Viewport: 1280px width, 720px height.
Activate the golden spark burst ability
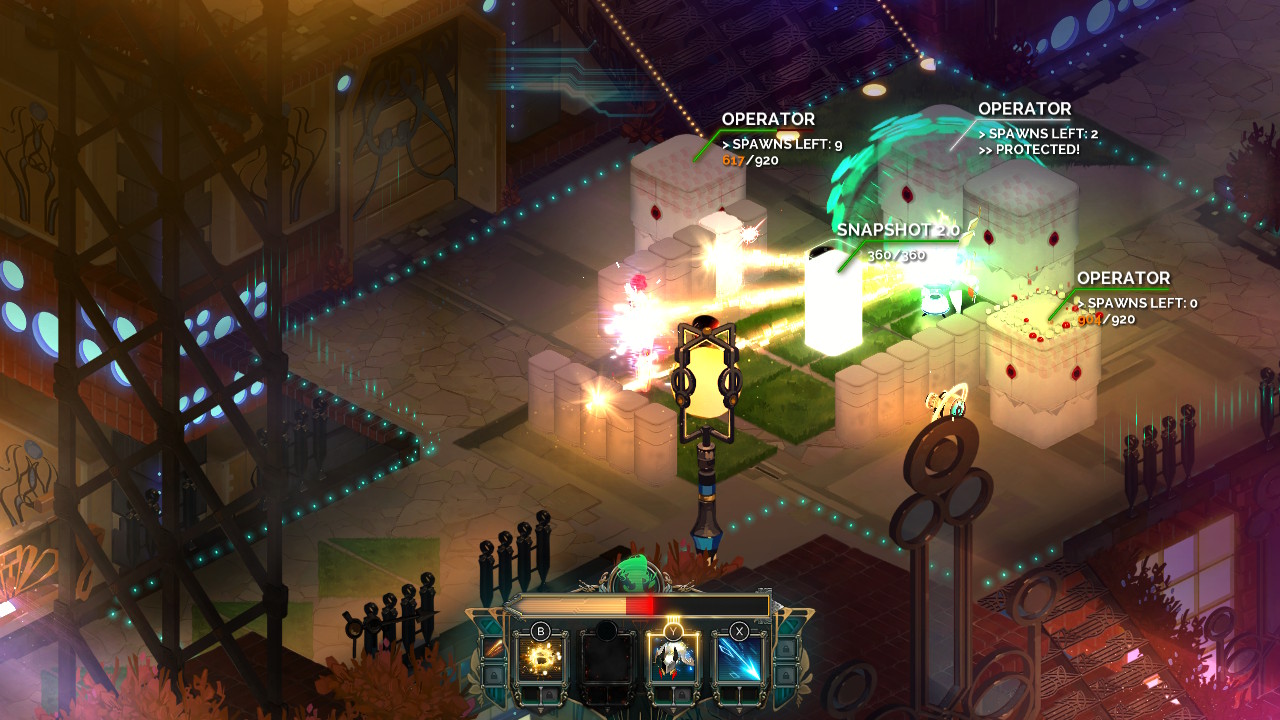tap(540, 657)
